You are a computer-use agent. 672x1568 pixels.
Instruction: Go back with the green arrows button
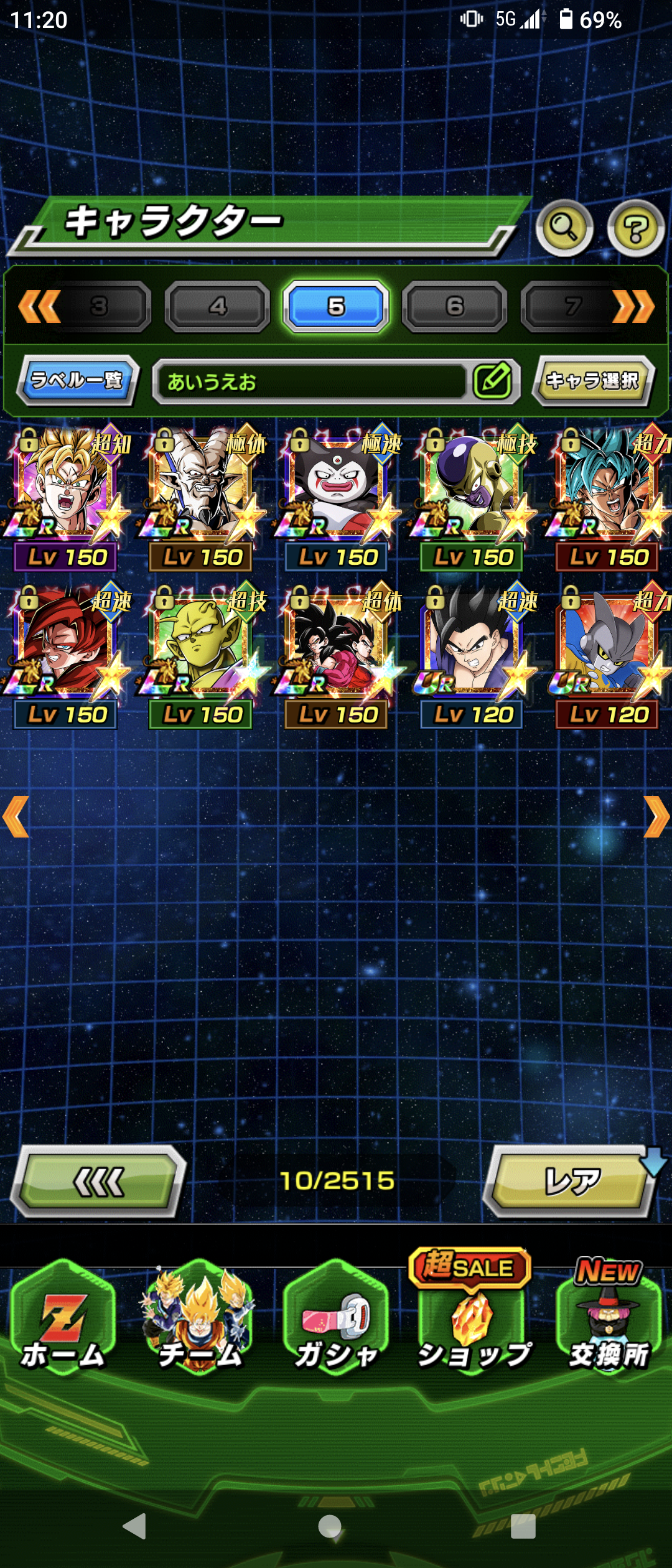[x=98, y=1181]
